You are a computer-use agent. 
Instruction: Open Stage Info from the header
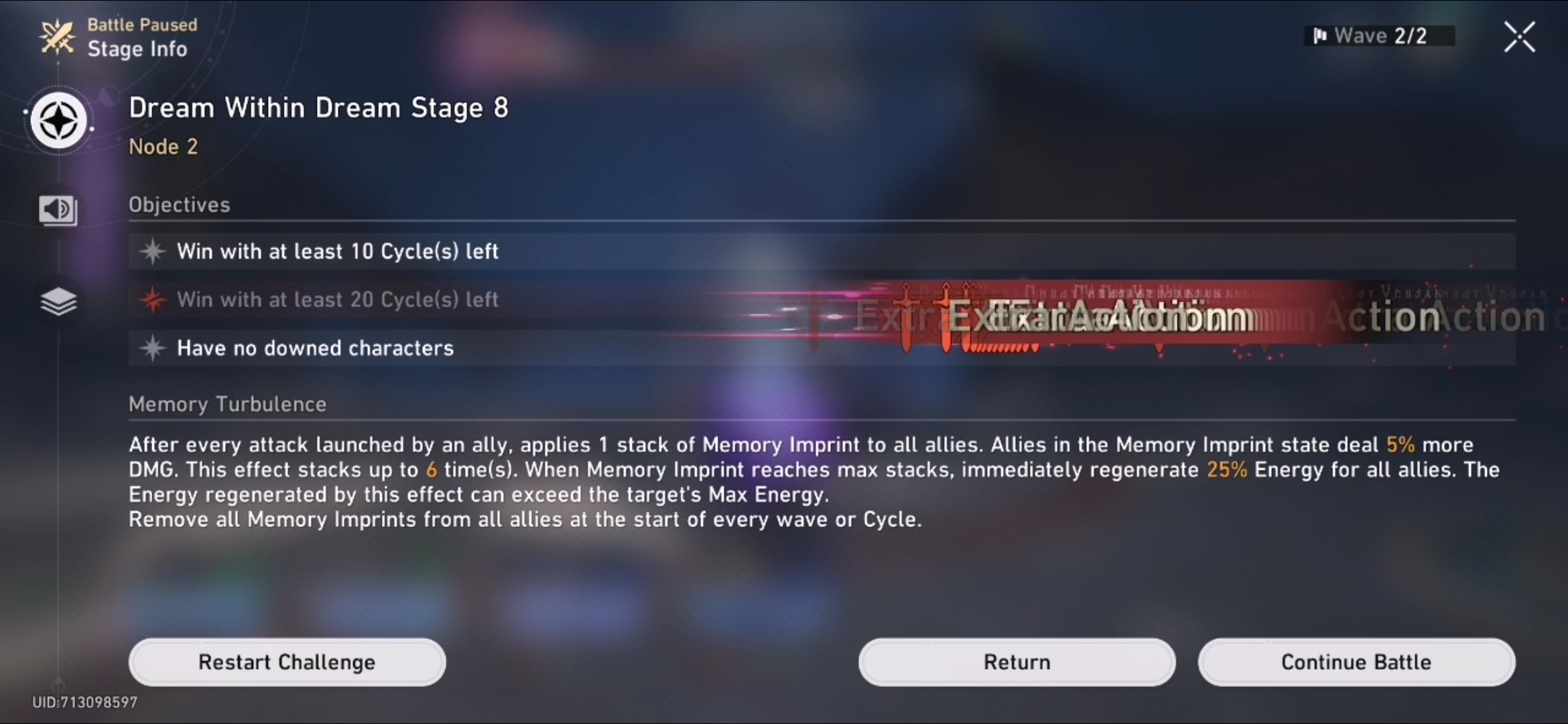(x=138, y=48)
